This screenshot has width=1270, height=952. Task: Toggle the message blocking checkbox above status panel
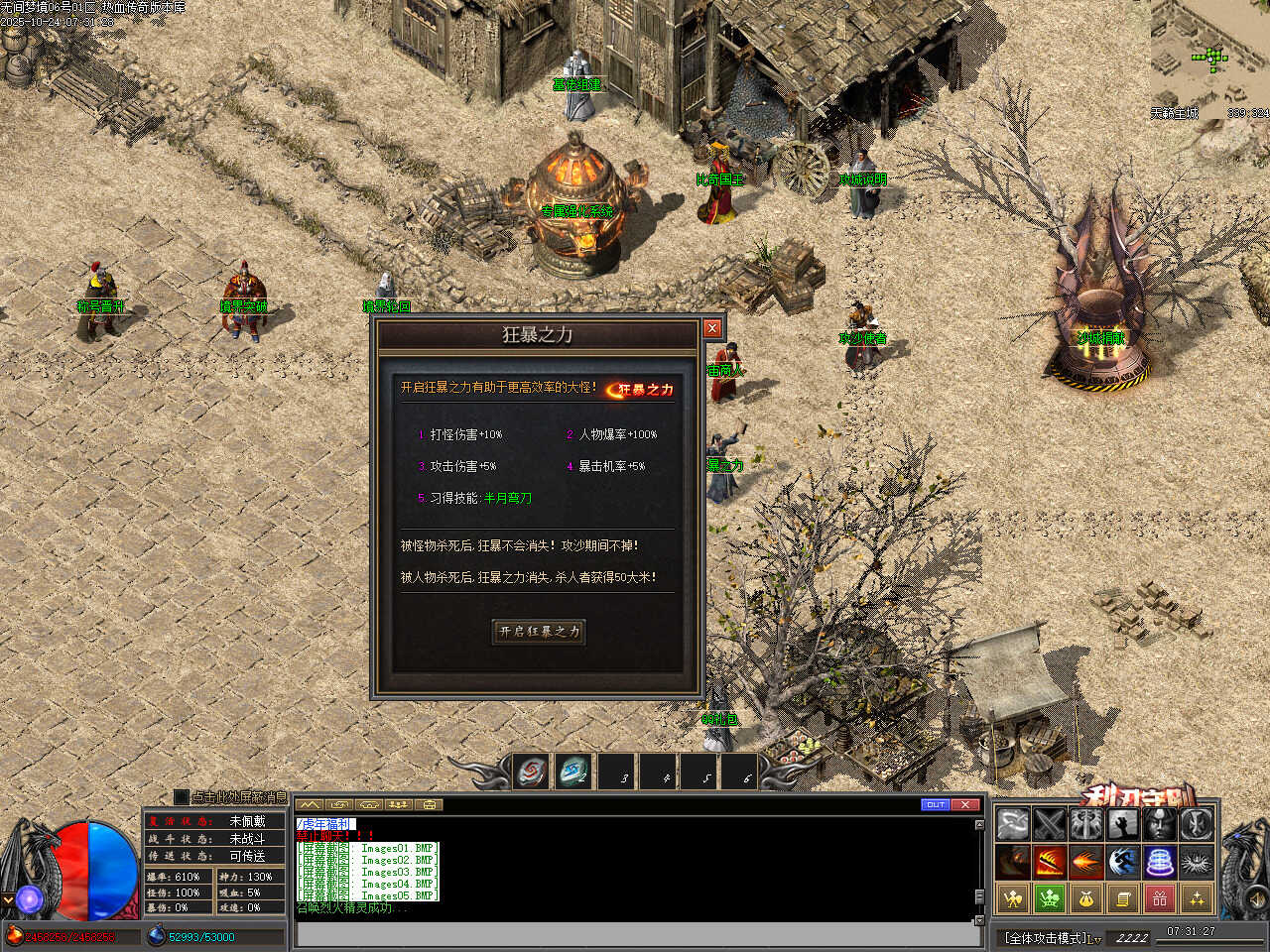pos(181,796)
